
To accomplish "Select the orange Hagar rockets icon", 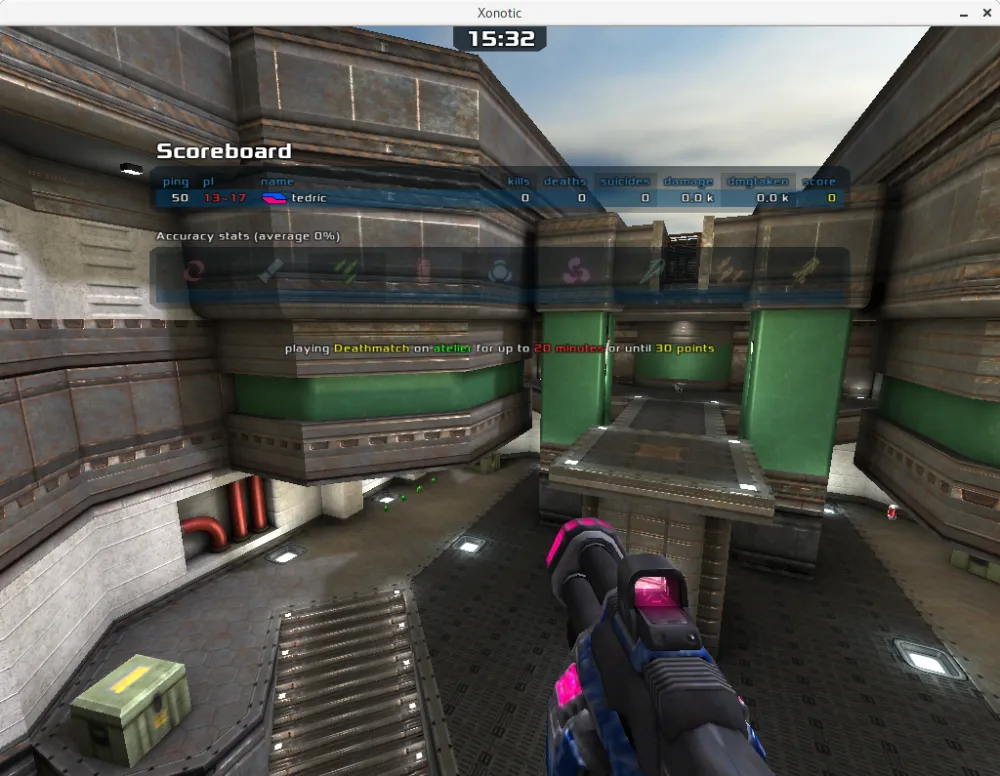I will click(728, 270).
